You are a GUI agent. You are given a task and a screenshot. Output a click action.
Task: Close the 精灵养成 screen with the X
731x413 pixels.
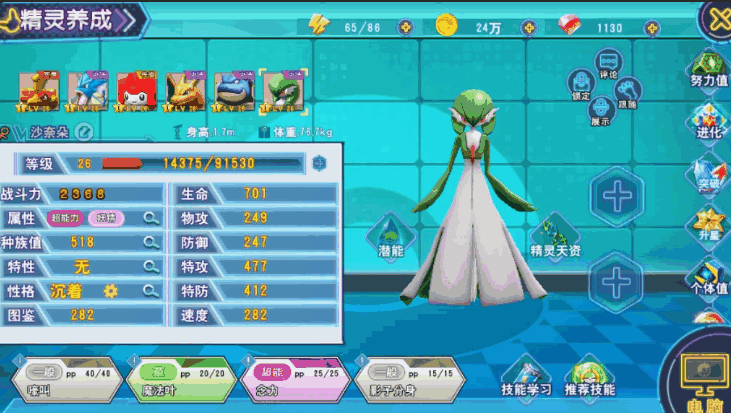point(714,17)
